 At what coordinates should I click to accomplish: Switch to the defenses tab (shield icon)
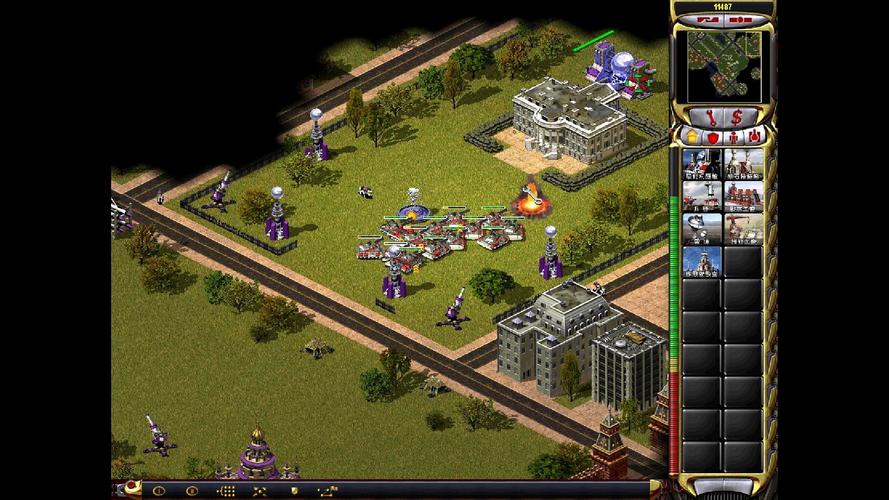[712, 136]
